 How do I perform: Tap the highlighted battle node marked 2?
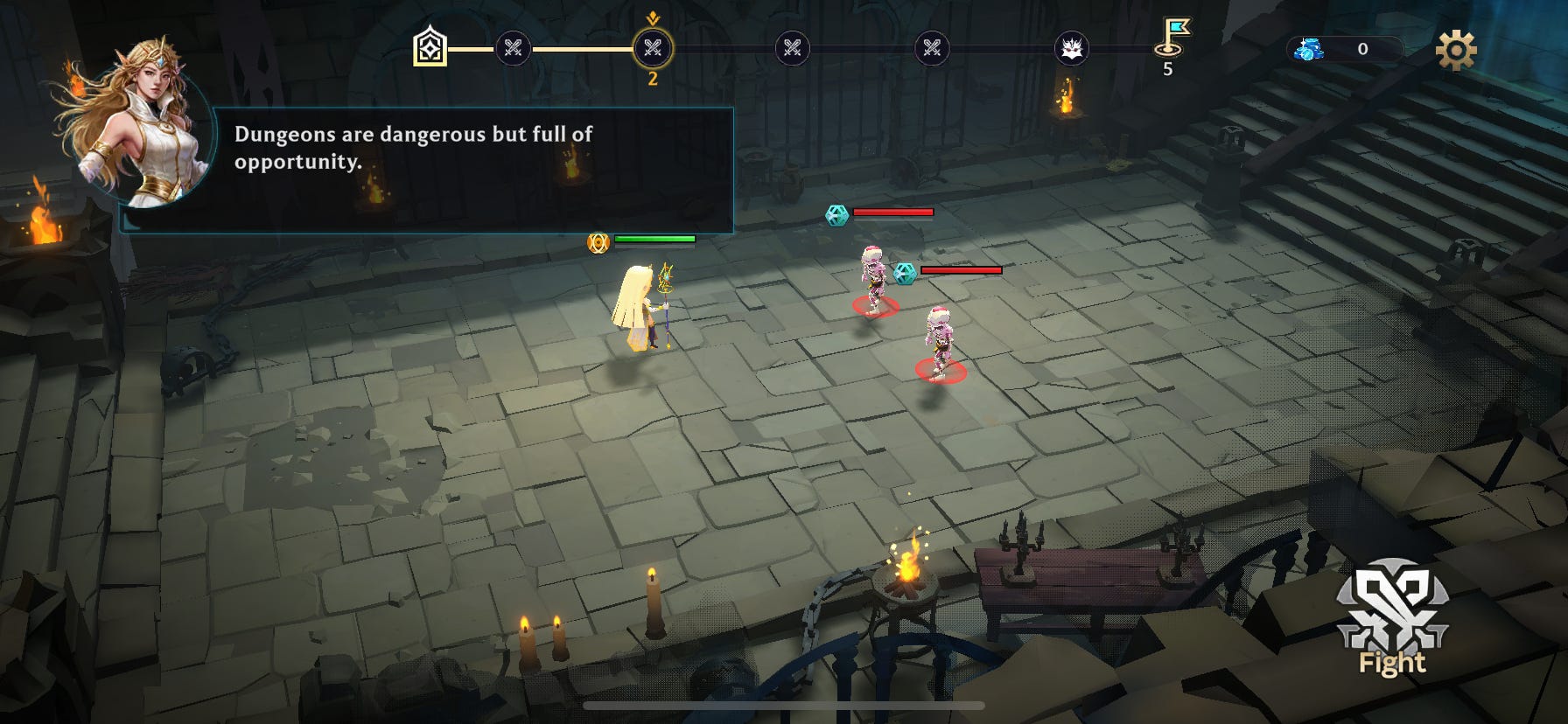(x=651, y=50)
